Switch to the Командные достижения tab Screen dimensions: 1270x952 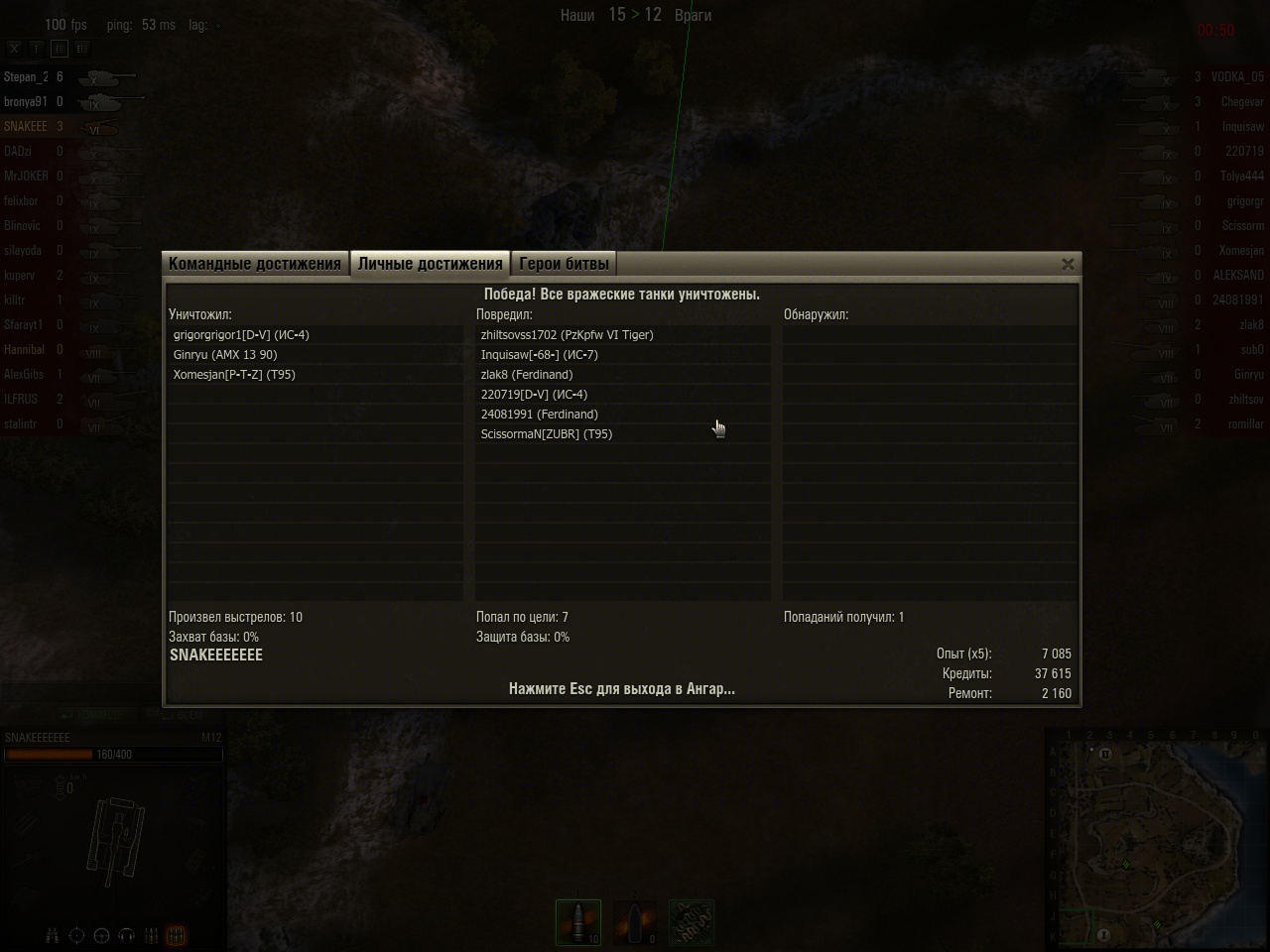tap(255, 264)
